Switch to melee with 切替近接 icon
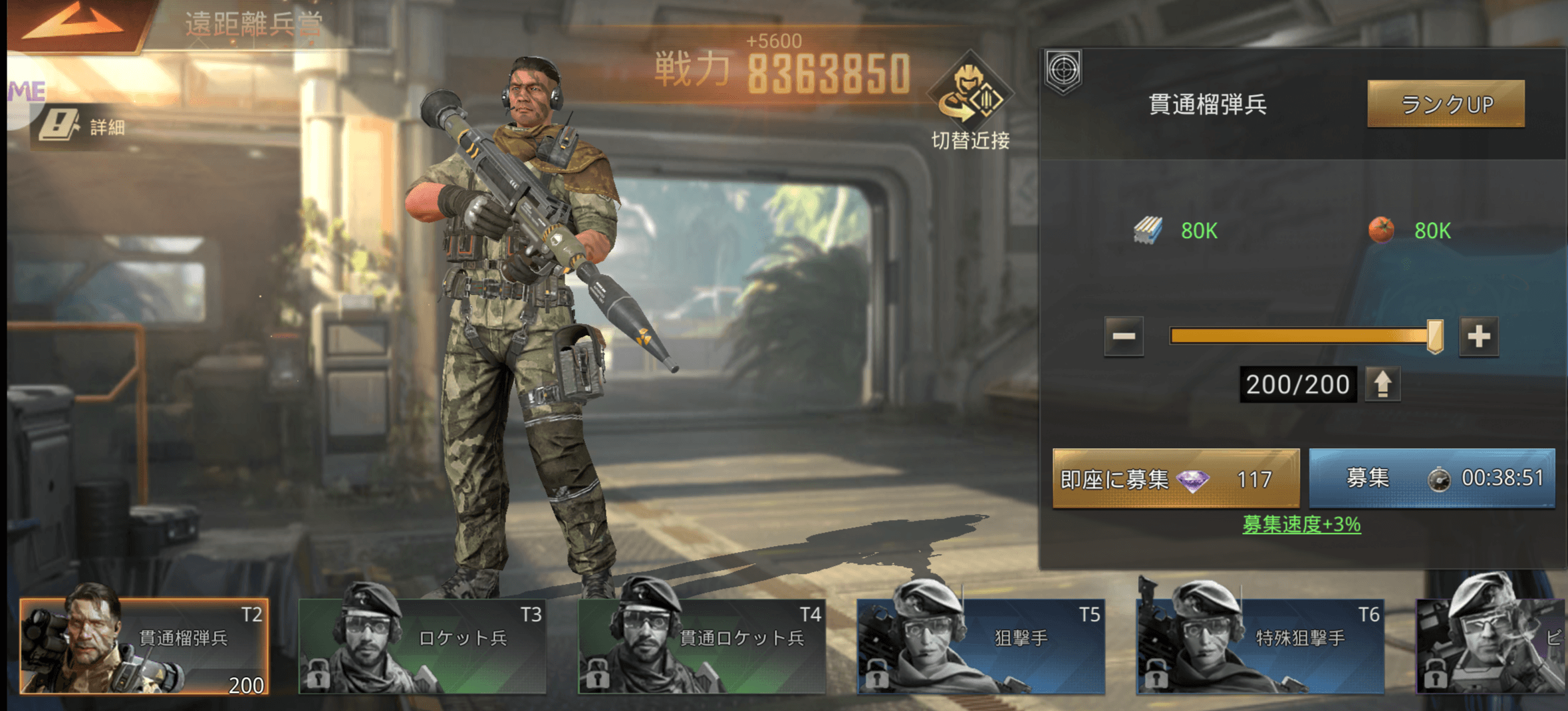Image resolution: width=1568 pixels, height=711 pixels. 970,101
